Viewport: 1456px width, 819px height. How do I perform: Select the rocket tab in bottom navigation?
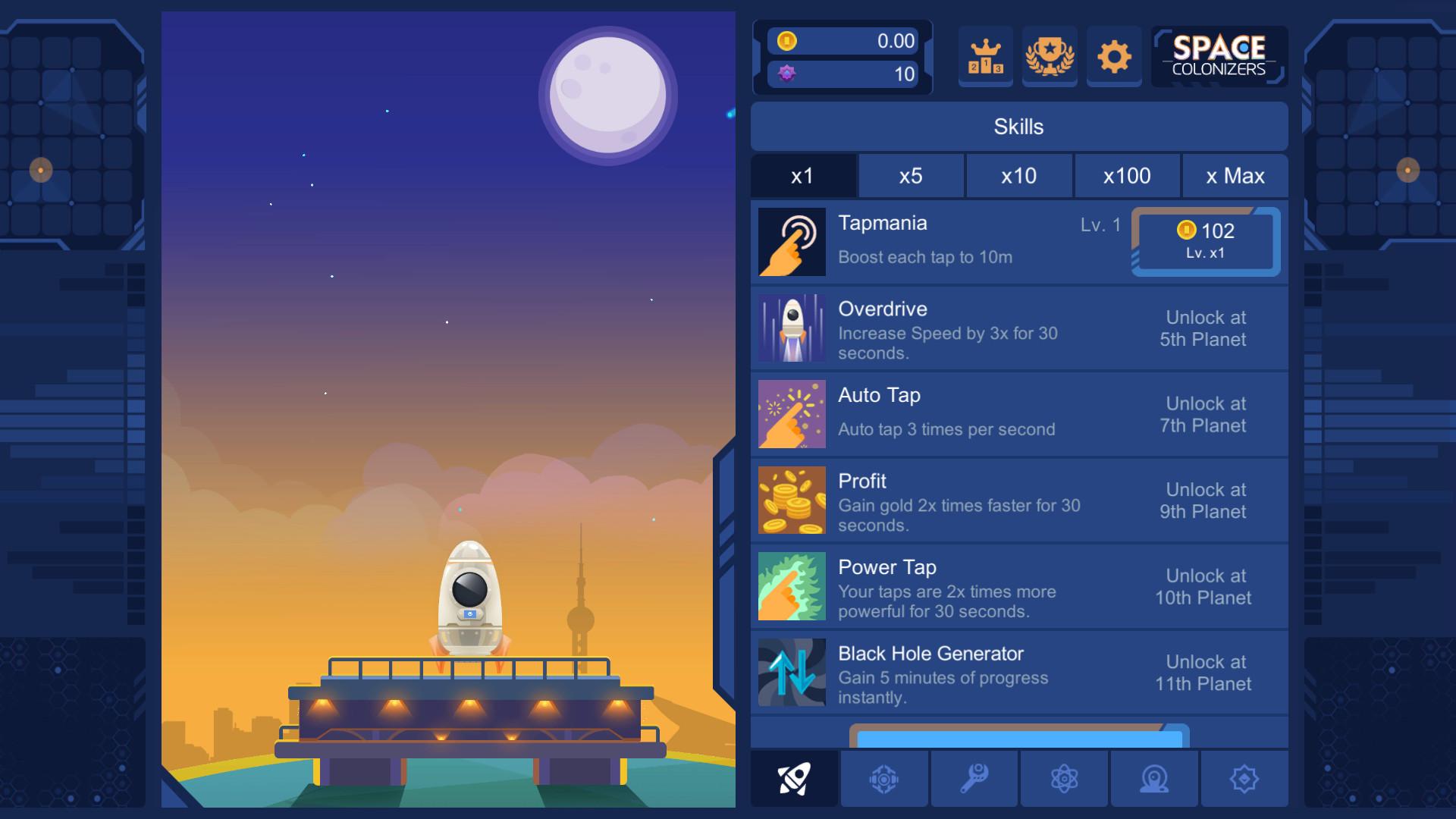click(x=793, y=778)
